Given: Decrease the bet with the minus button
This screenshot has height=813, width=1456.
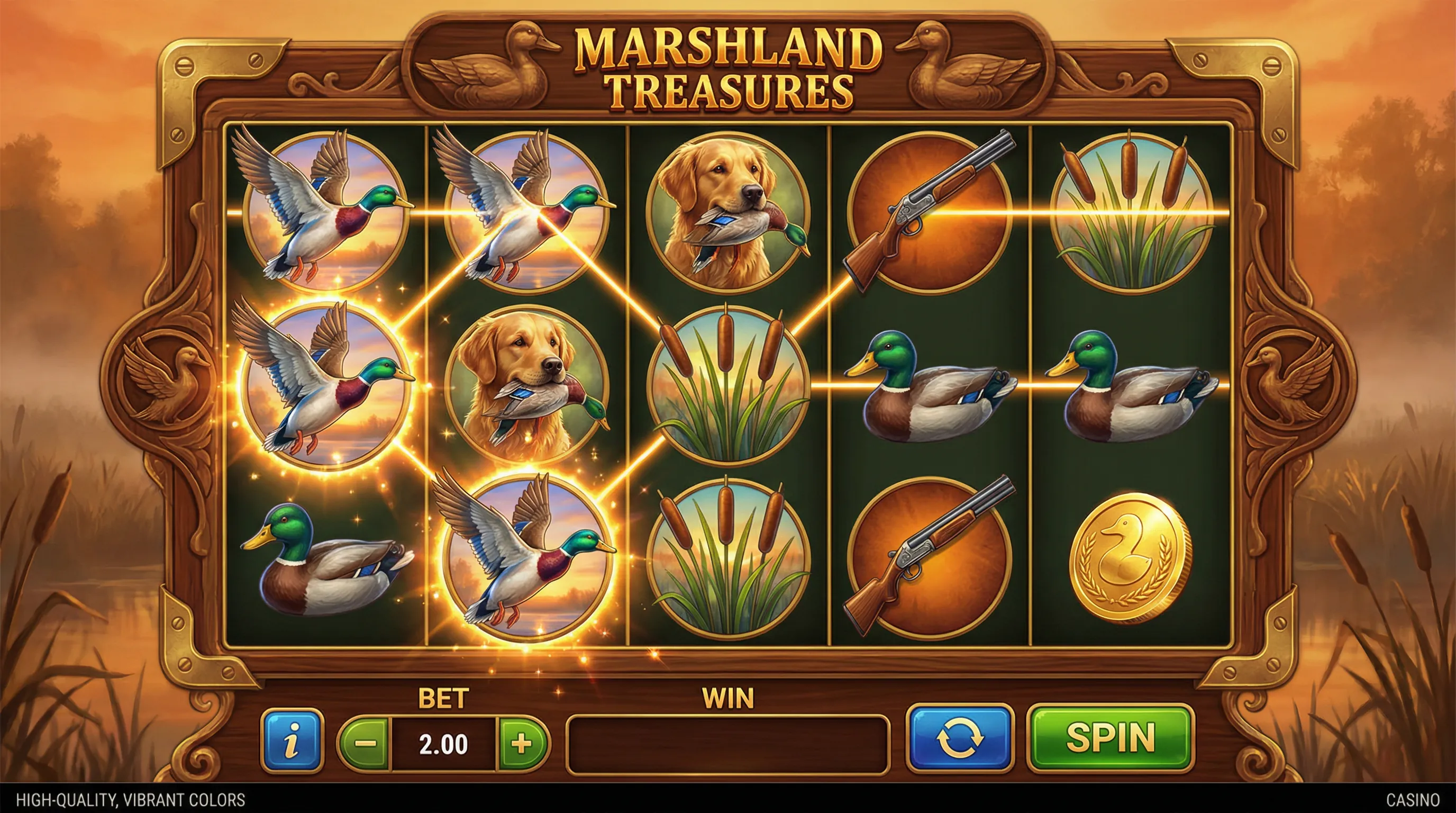Looking at the screenshot, I should [x=365, y=743].
